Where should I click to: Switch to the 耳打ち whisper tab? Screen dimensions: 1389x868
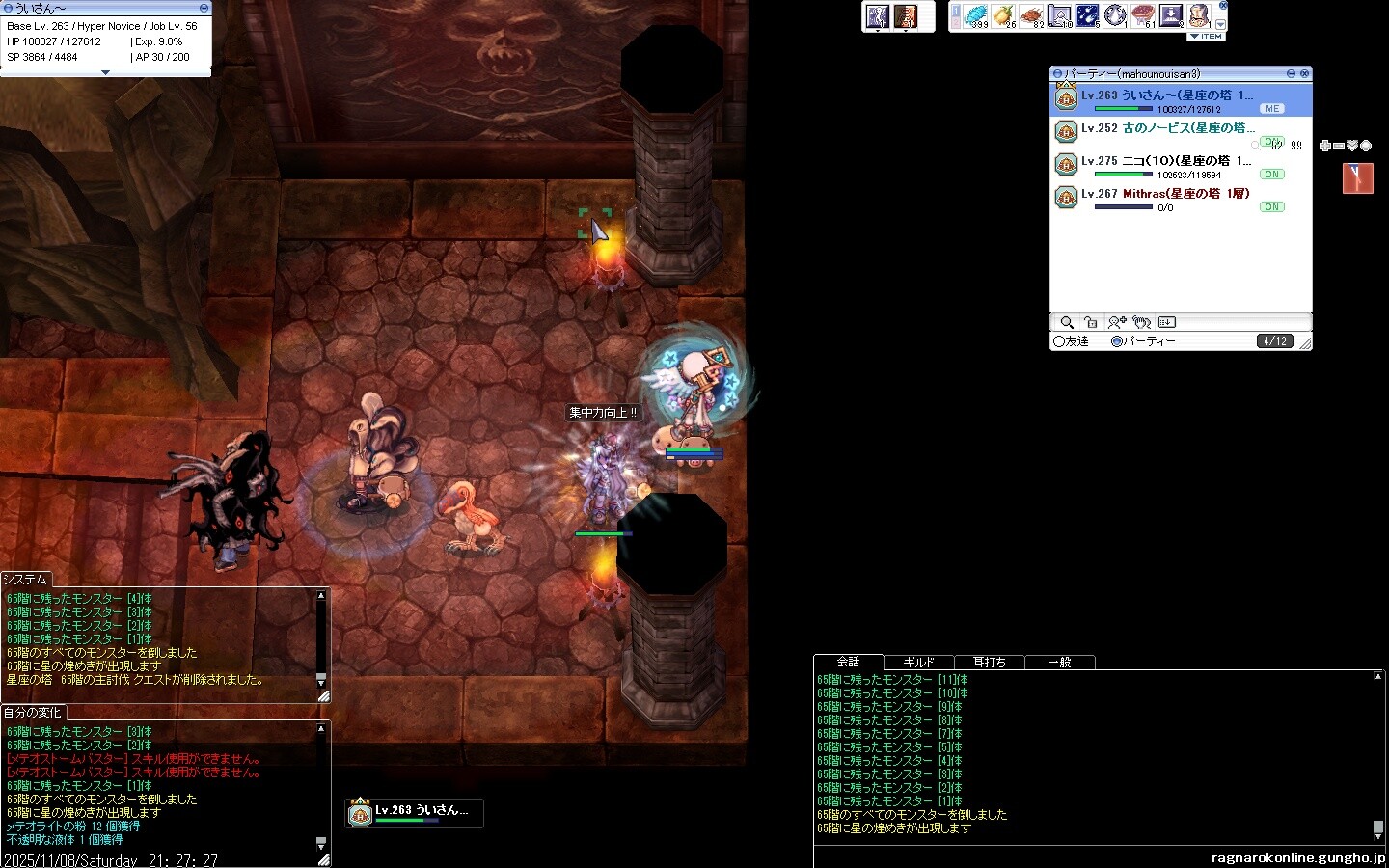coord(989,663)
